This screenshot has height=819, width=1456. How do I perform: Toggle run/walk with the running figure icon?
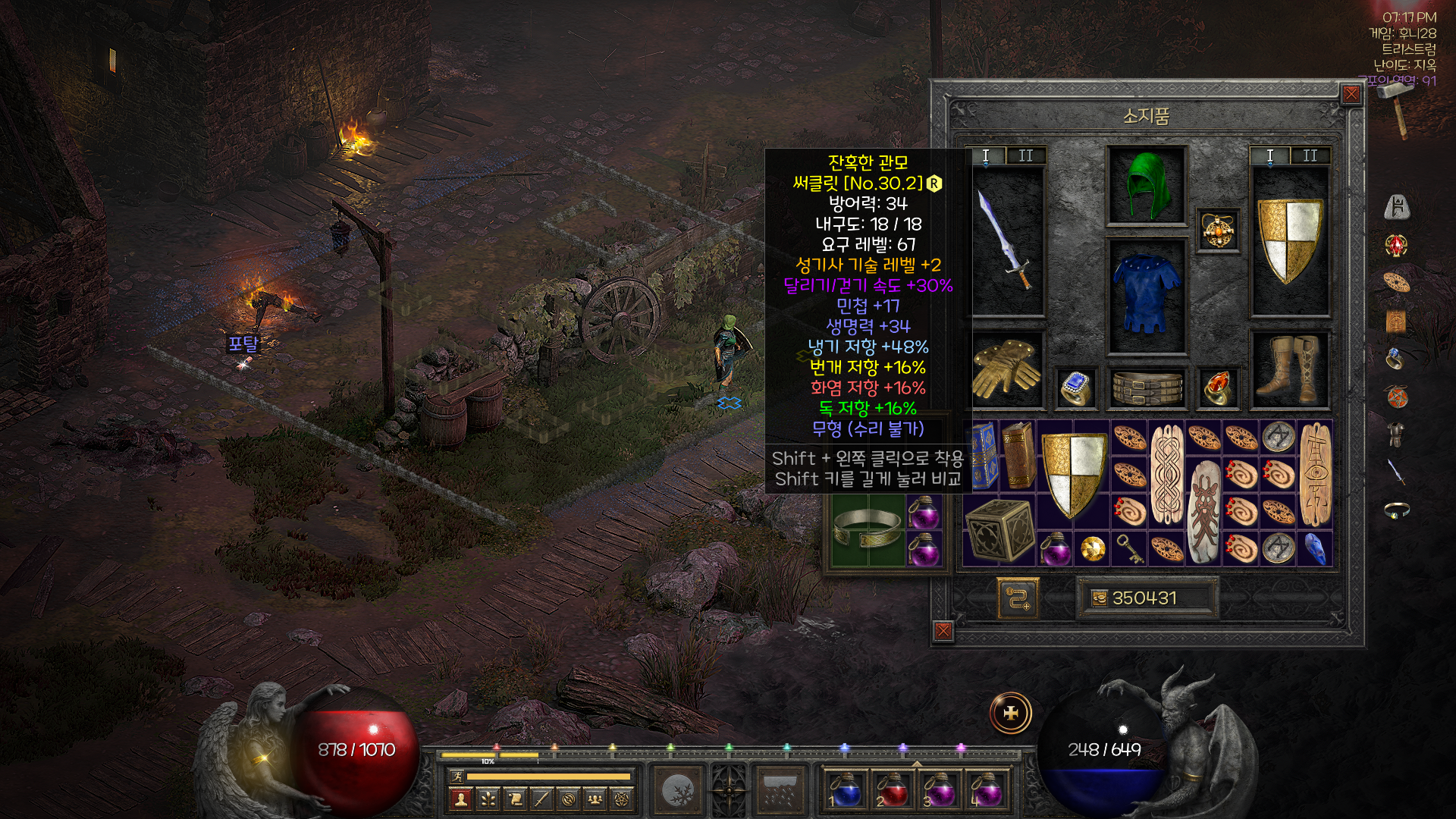point(456,776)
